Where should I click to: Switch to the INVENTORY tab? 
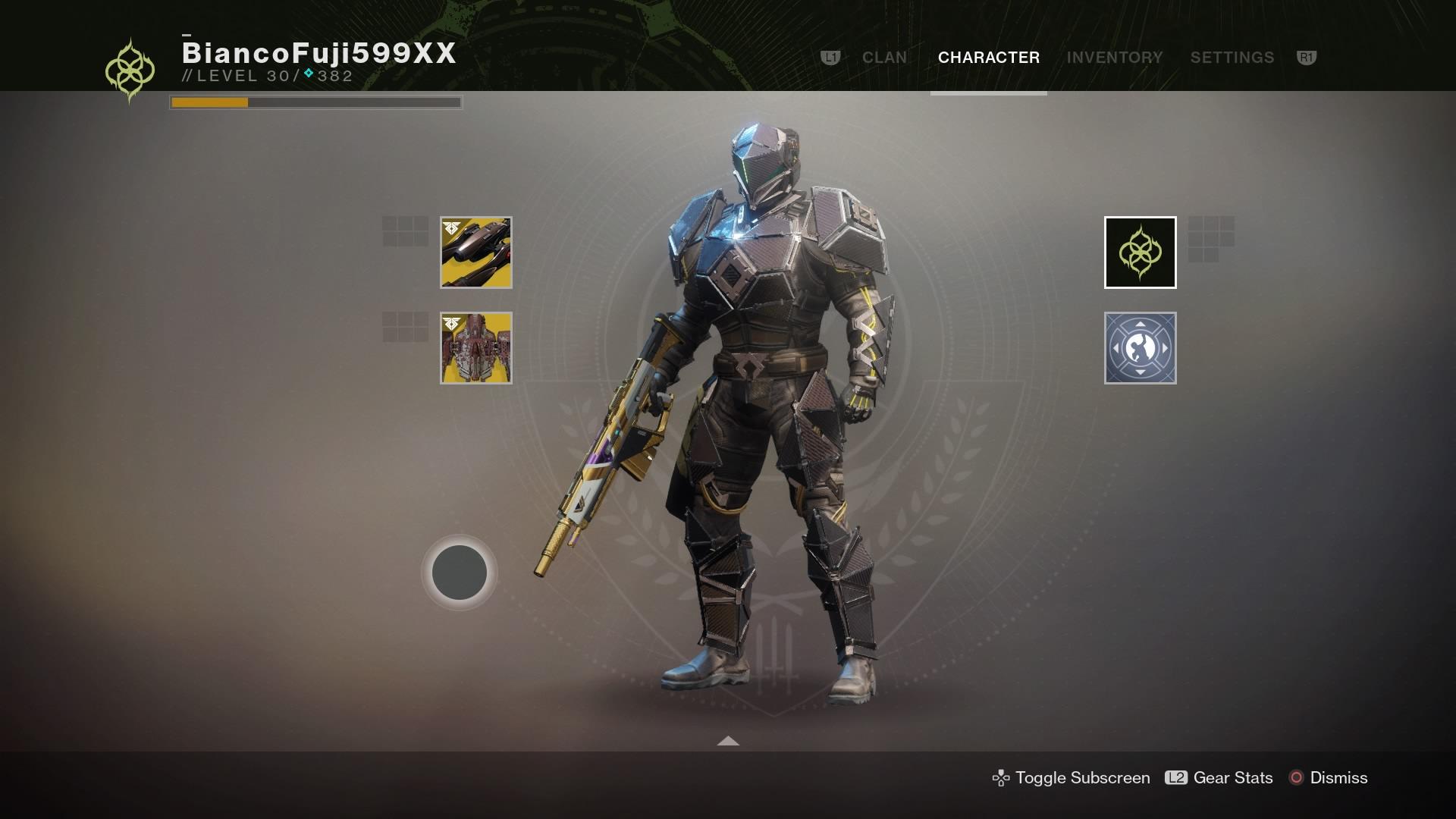point(1115,57)
